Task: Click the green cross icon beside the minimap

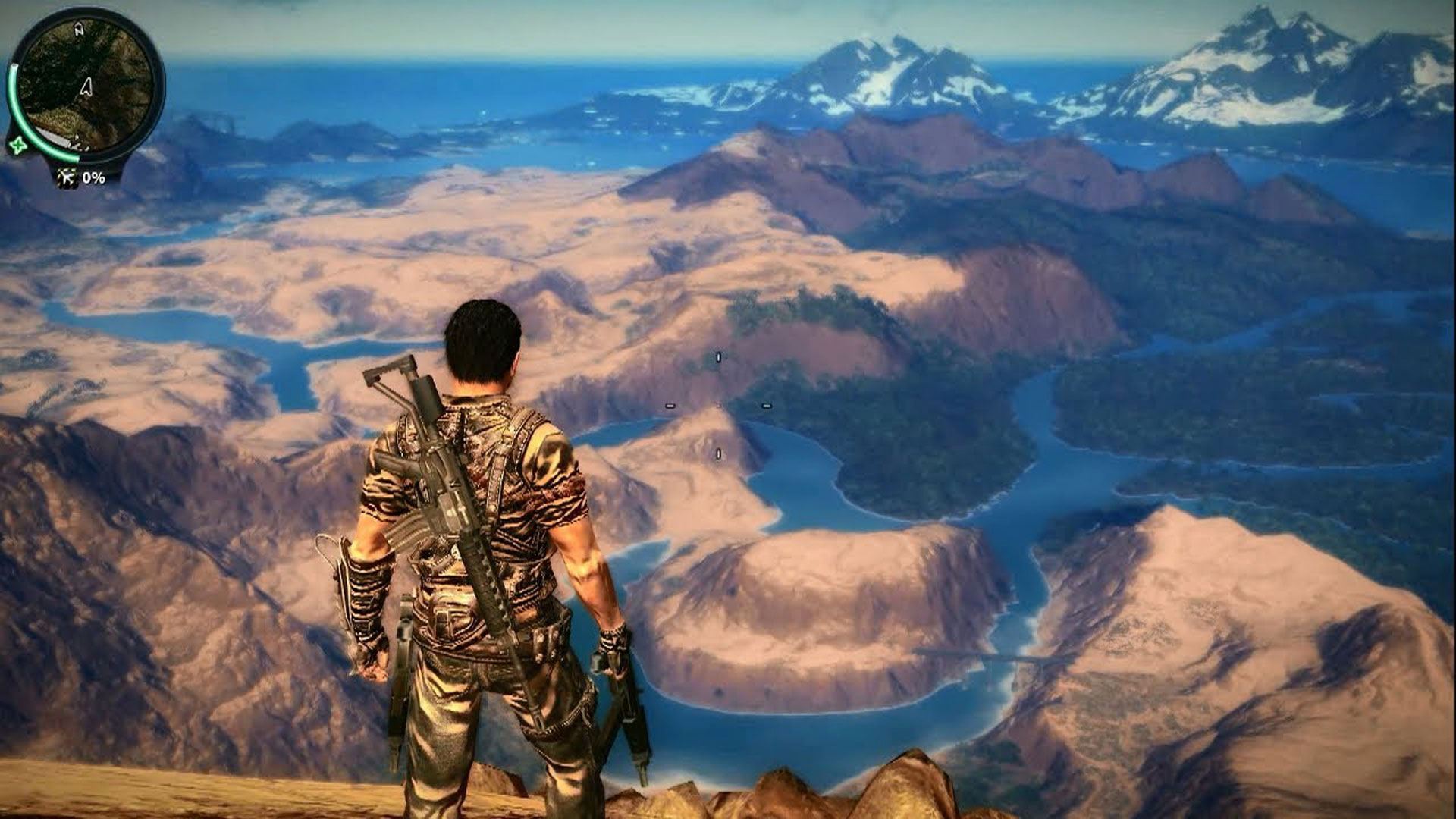Action: tap(16, 144)
